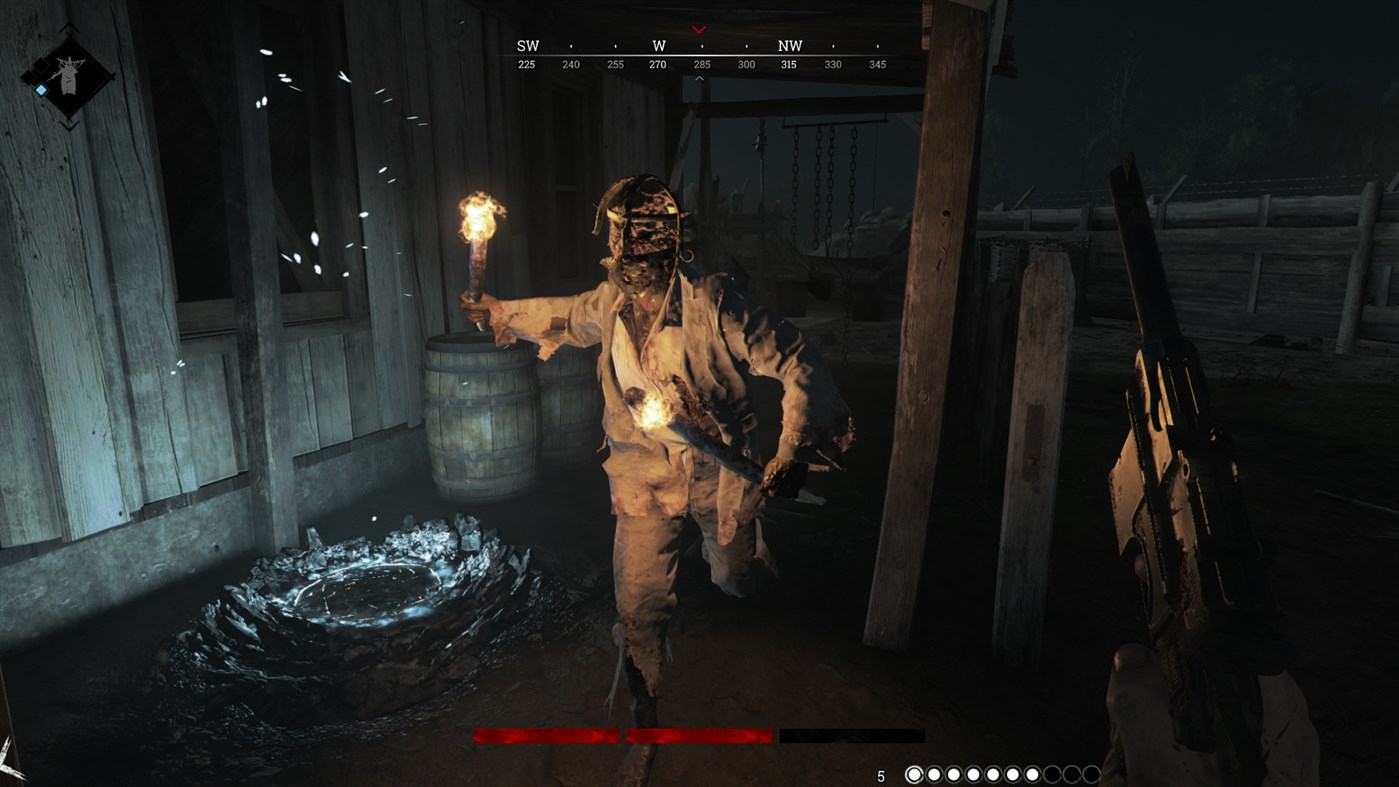This screenshot has width=1399, height=787.
Task: Select the 270 bearing label
Action: [658, 63]
